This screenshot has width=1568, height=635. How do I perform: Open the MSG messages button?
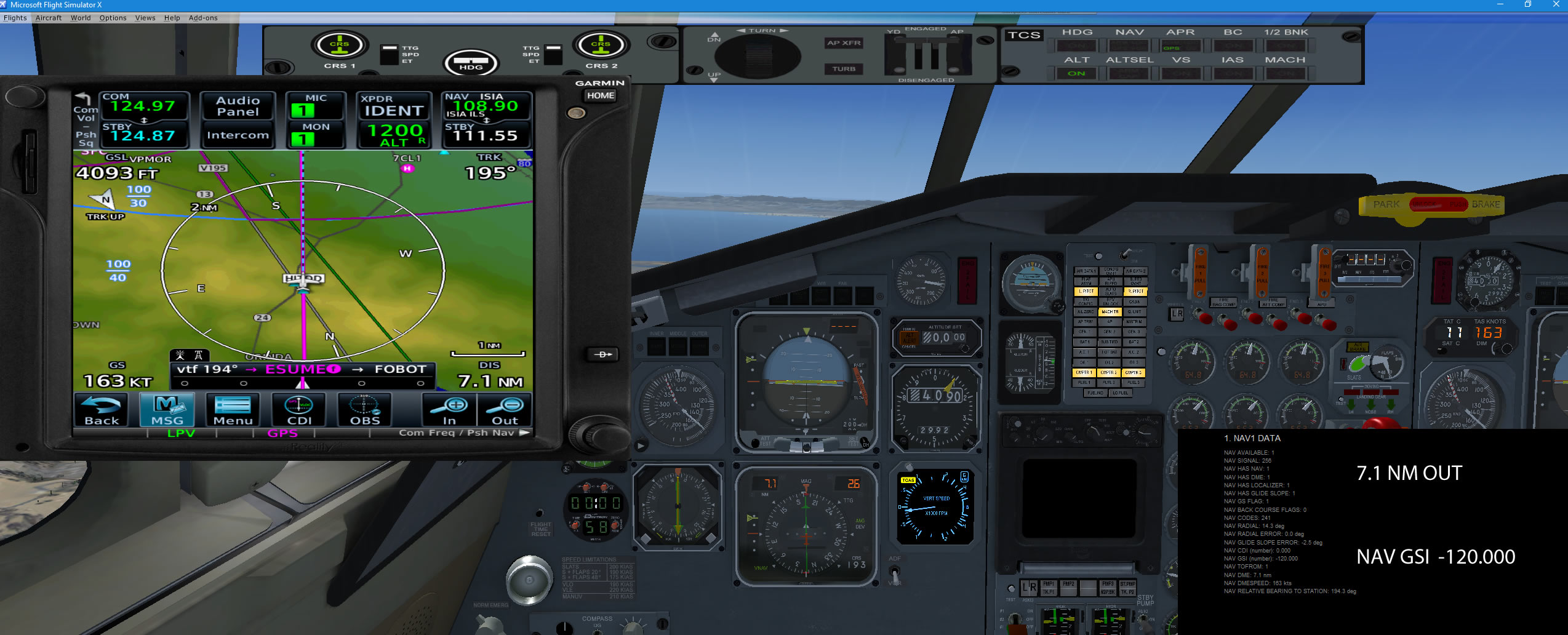click(167, 410)
